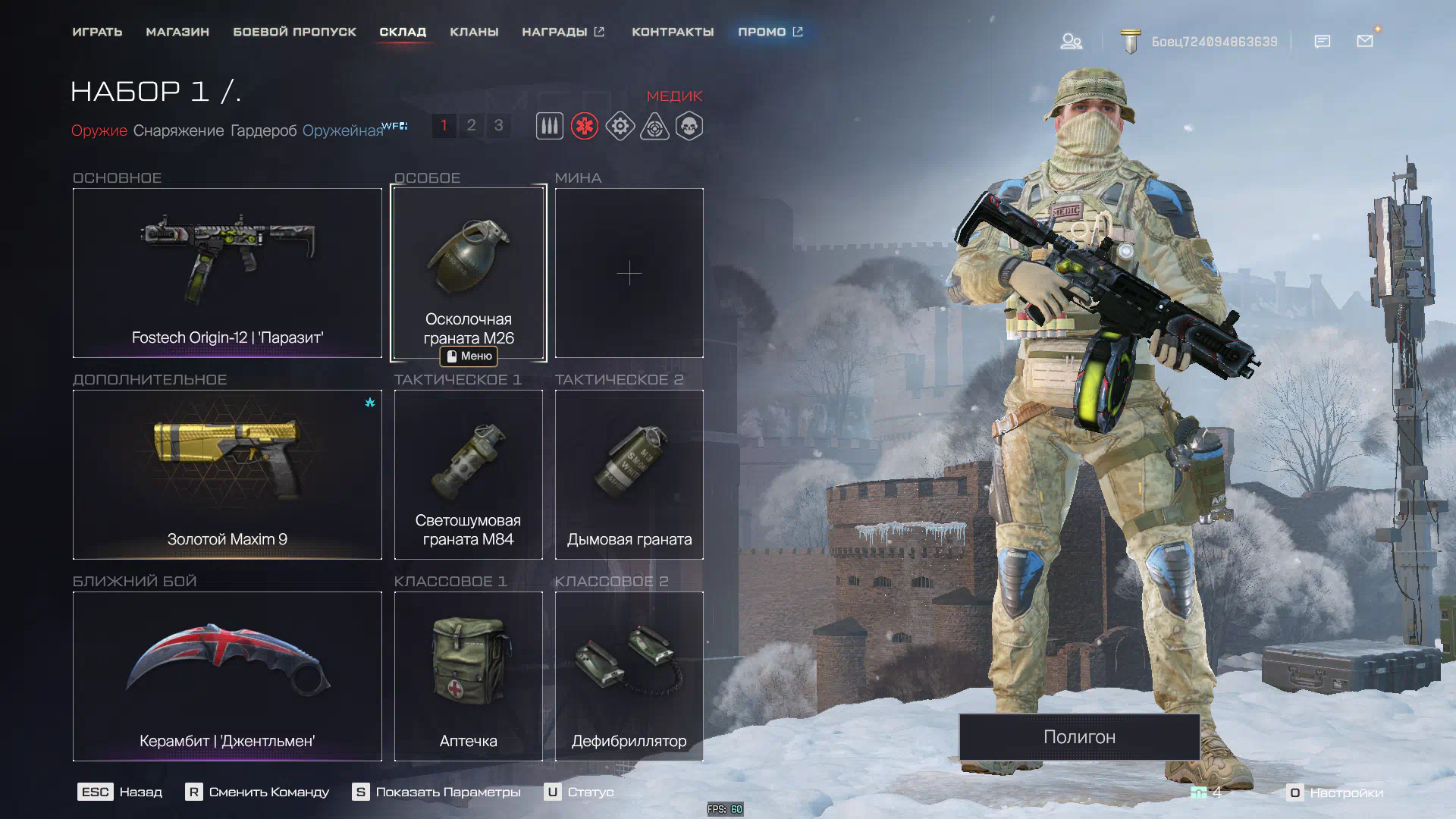Viewport: 1456px width, 819px height.
Task: Select the Fostech Origin-12 primary weapon slot
Action: [x=227, y=273]
